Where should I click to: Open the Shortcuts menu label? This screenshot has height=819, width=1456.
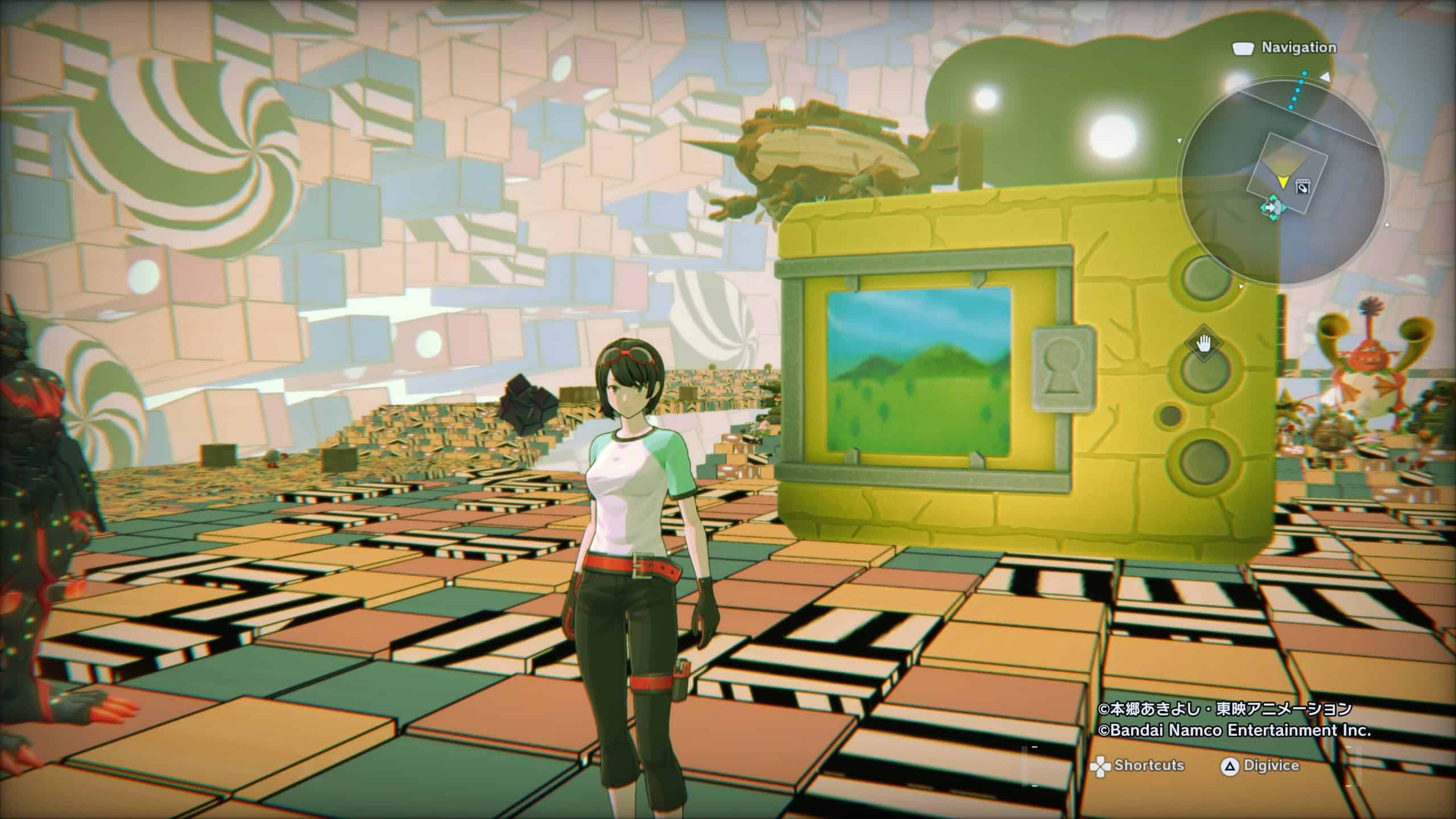1149,765
